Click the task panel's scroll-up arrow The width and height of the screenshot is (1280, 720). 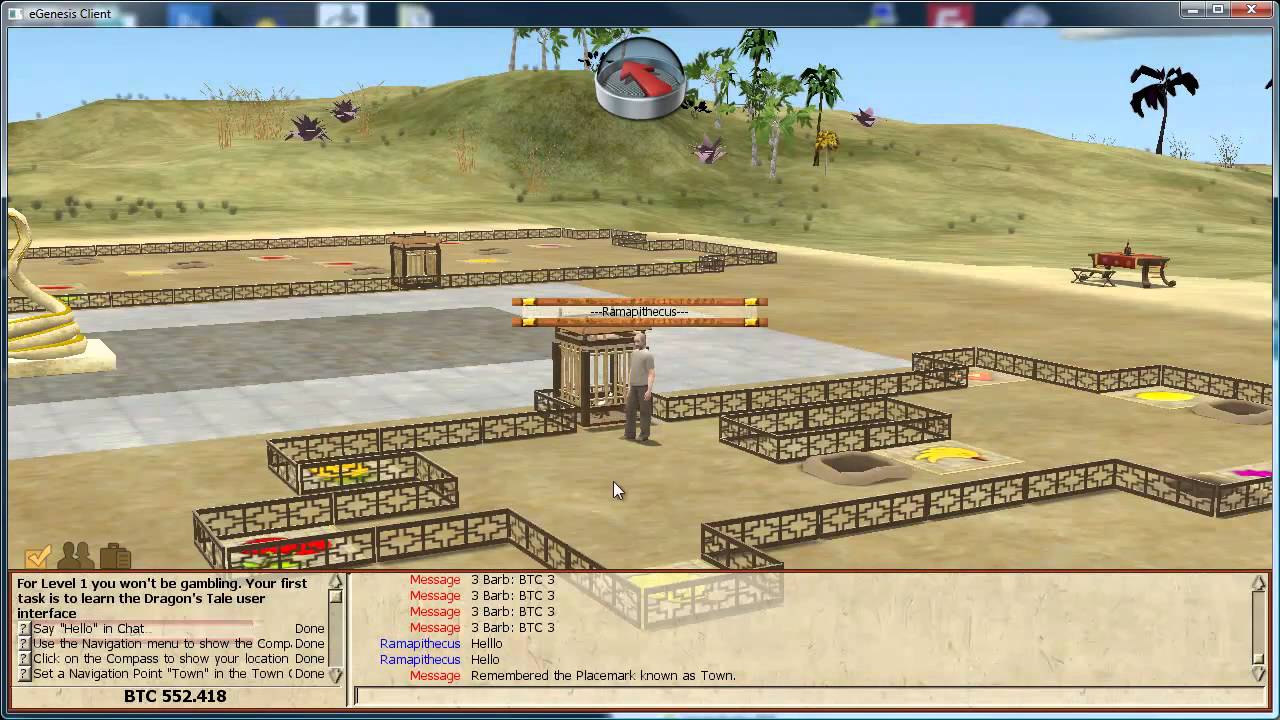pyautogui.click(x=335, y=582)
